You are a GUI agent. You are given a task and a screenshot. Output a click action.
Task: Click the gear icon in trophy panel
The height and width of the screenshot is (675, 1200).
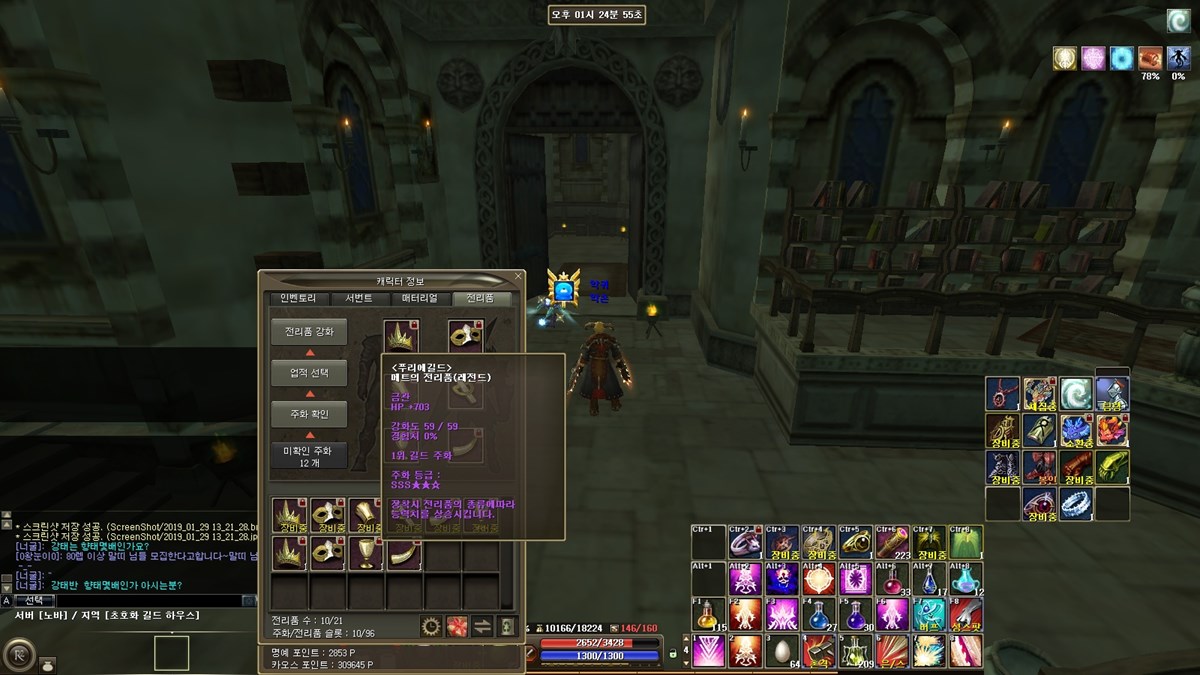pos(431,626)
